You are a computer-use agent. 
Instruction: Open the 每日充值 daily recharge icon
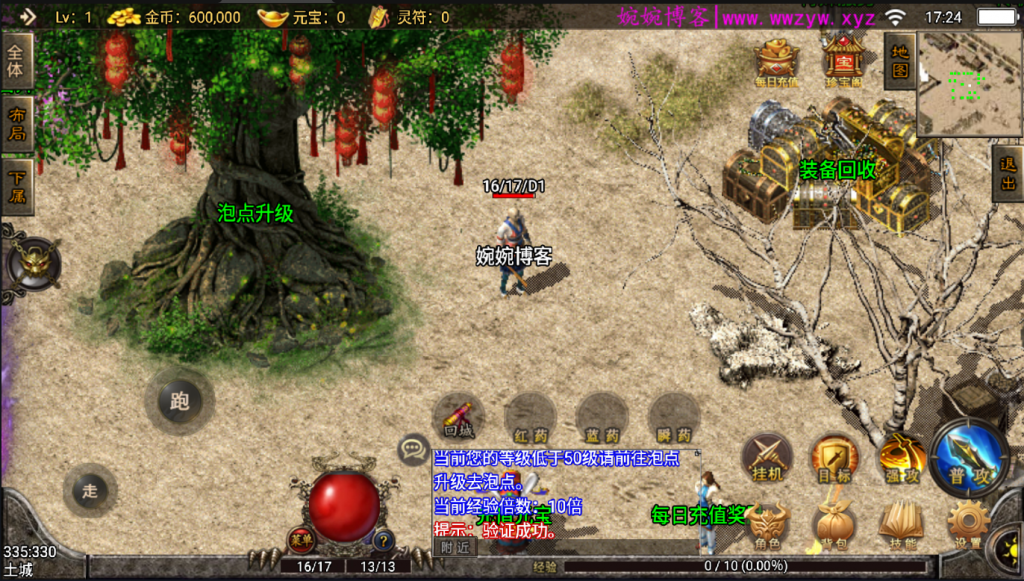pyautogui.click(x=777, y=63)
